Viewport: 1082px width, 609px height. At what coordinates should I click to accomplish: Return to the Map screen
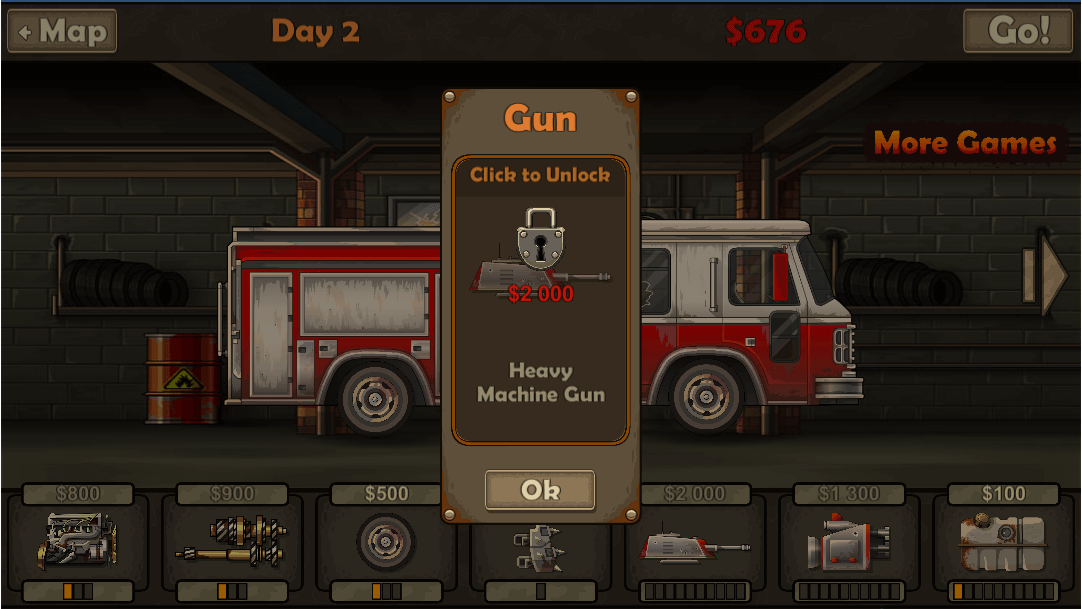click(x=62, y=31)
